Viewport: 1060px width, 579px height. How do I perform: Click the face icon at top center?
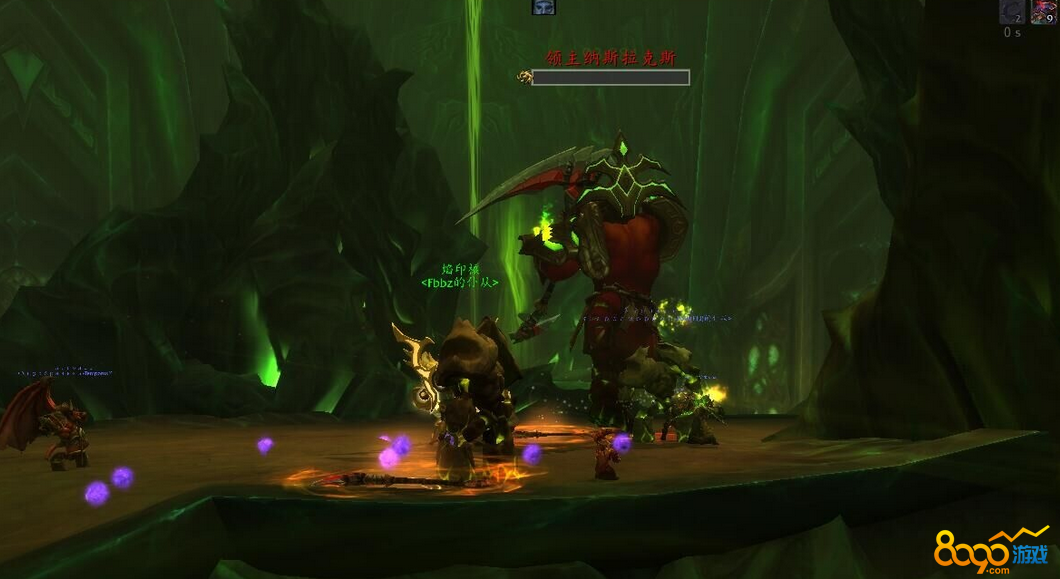click(543, 7)
